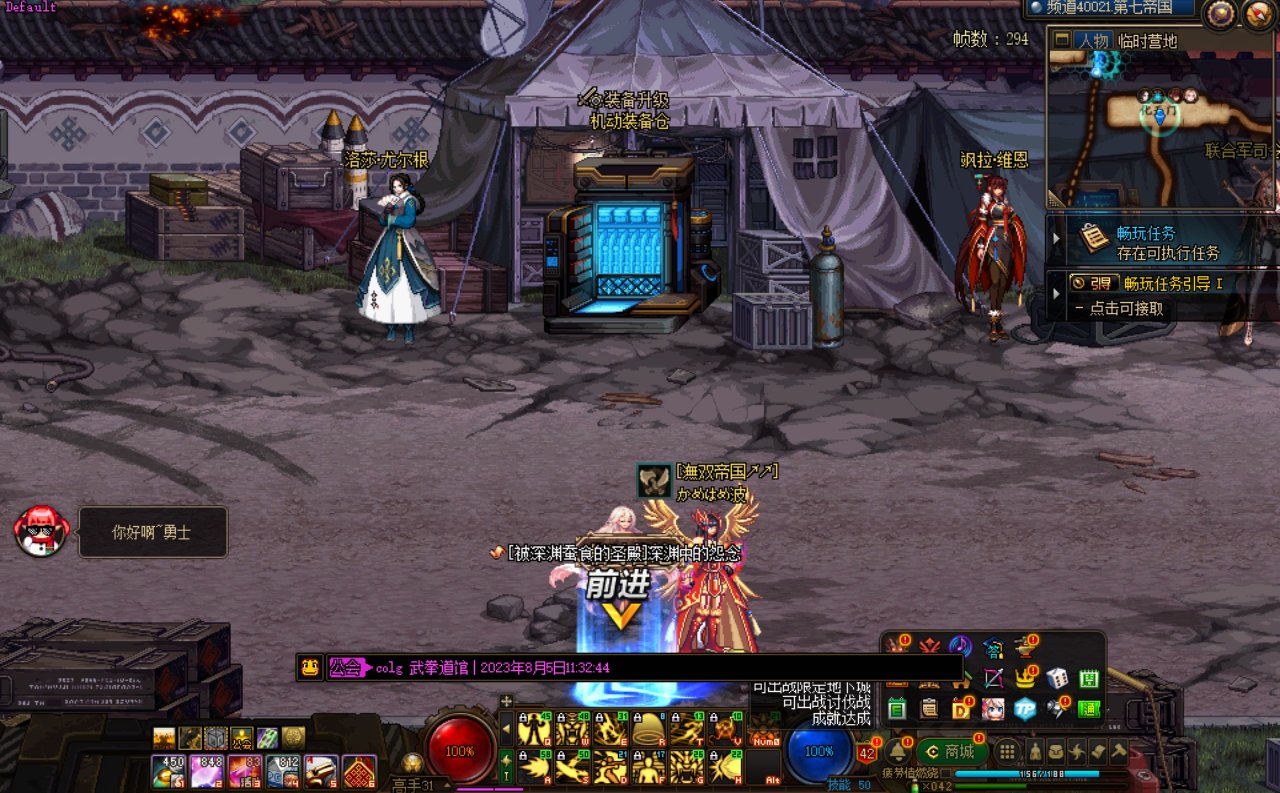Click the compass icon at top right
Viewport: 1280px width, 793px height.
pyautogui.click(x=1219, y=13)
